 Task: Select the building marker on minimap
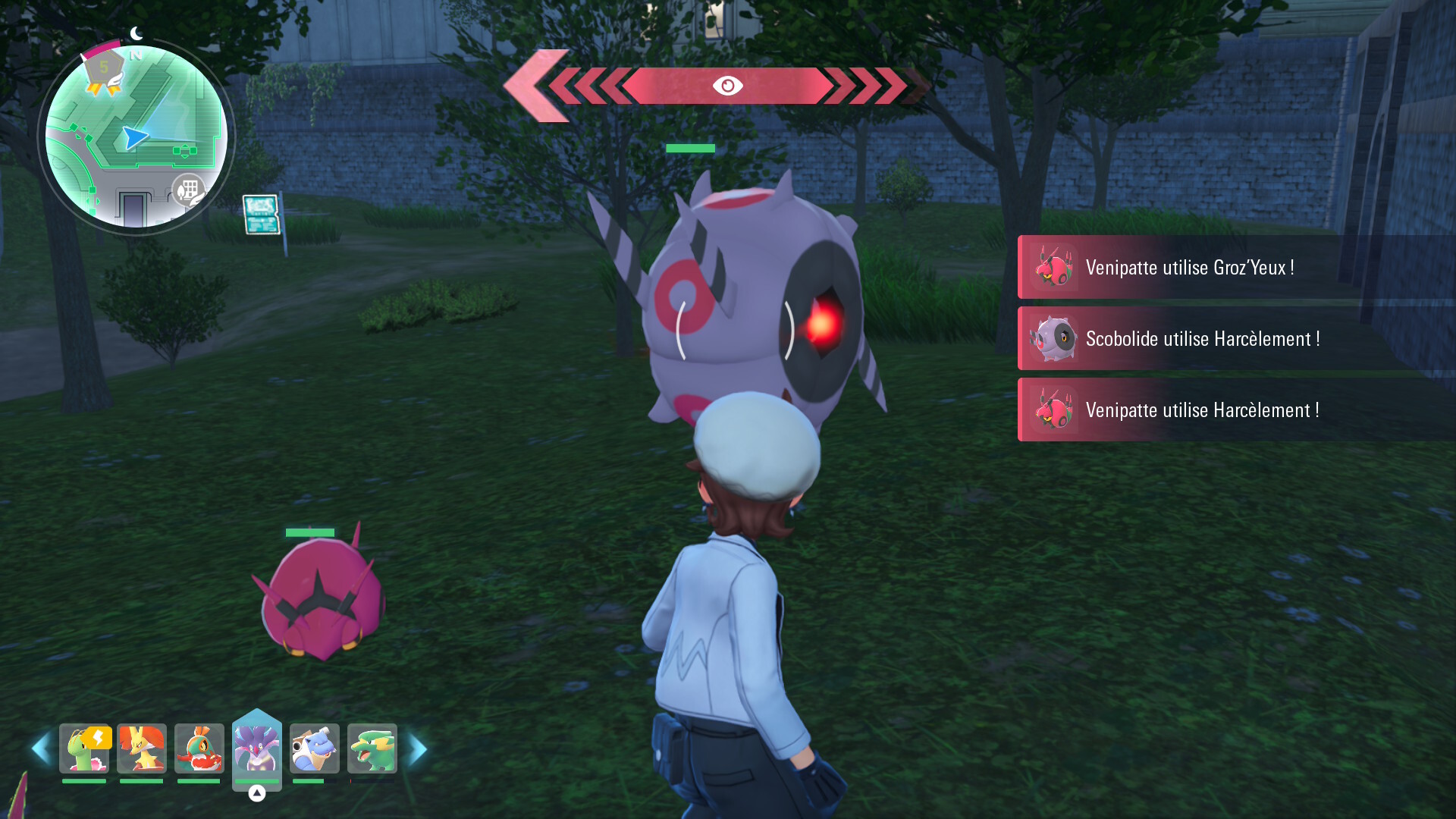click(188, 190)
